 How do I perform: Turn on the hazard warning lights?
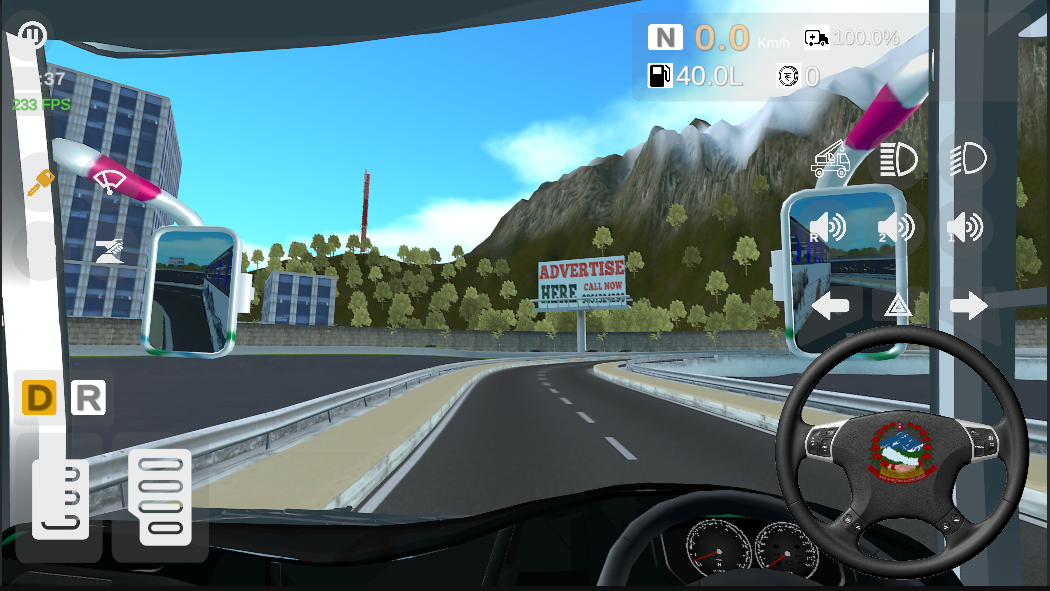[x=898, y=306]
